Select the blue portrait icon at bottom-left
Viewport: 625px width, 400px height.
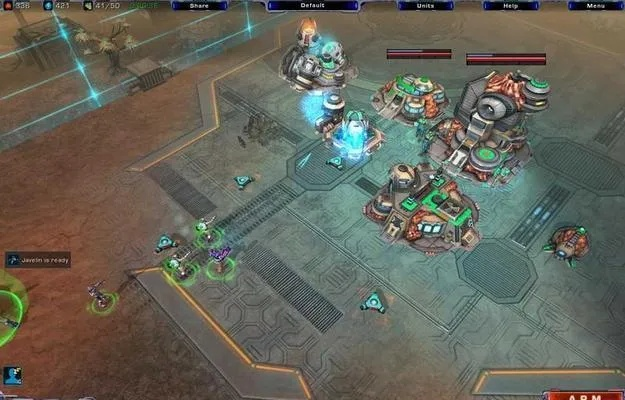[x=12, y=376]
